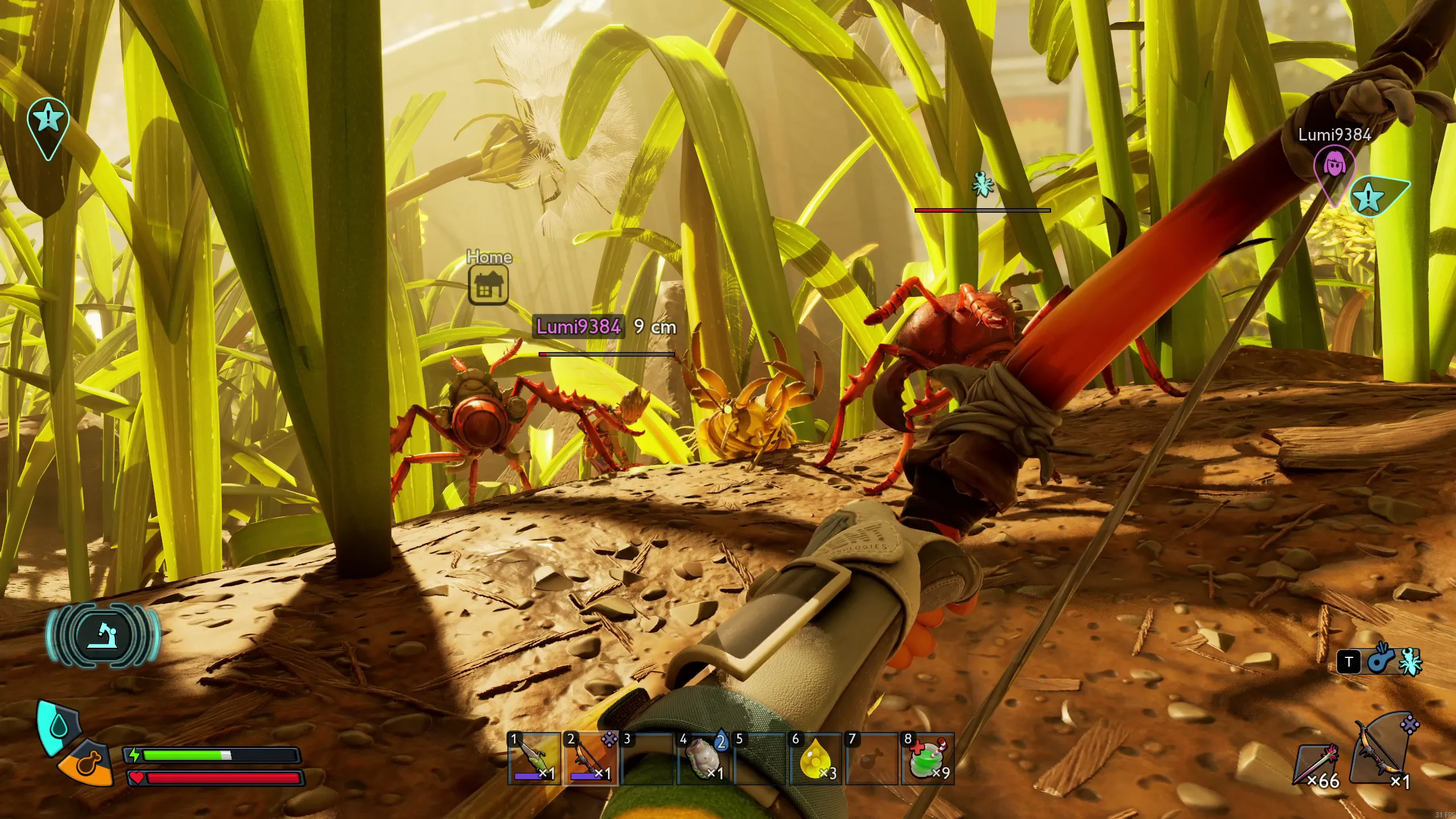
Task: Click the T keybind whistle prompt
Action: pos(1348,661)
